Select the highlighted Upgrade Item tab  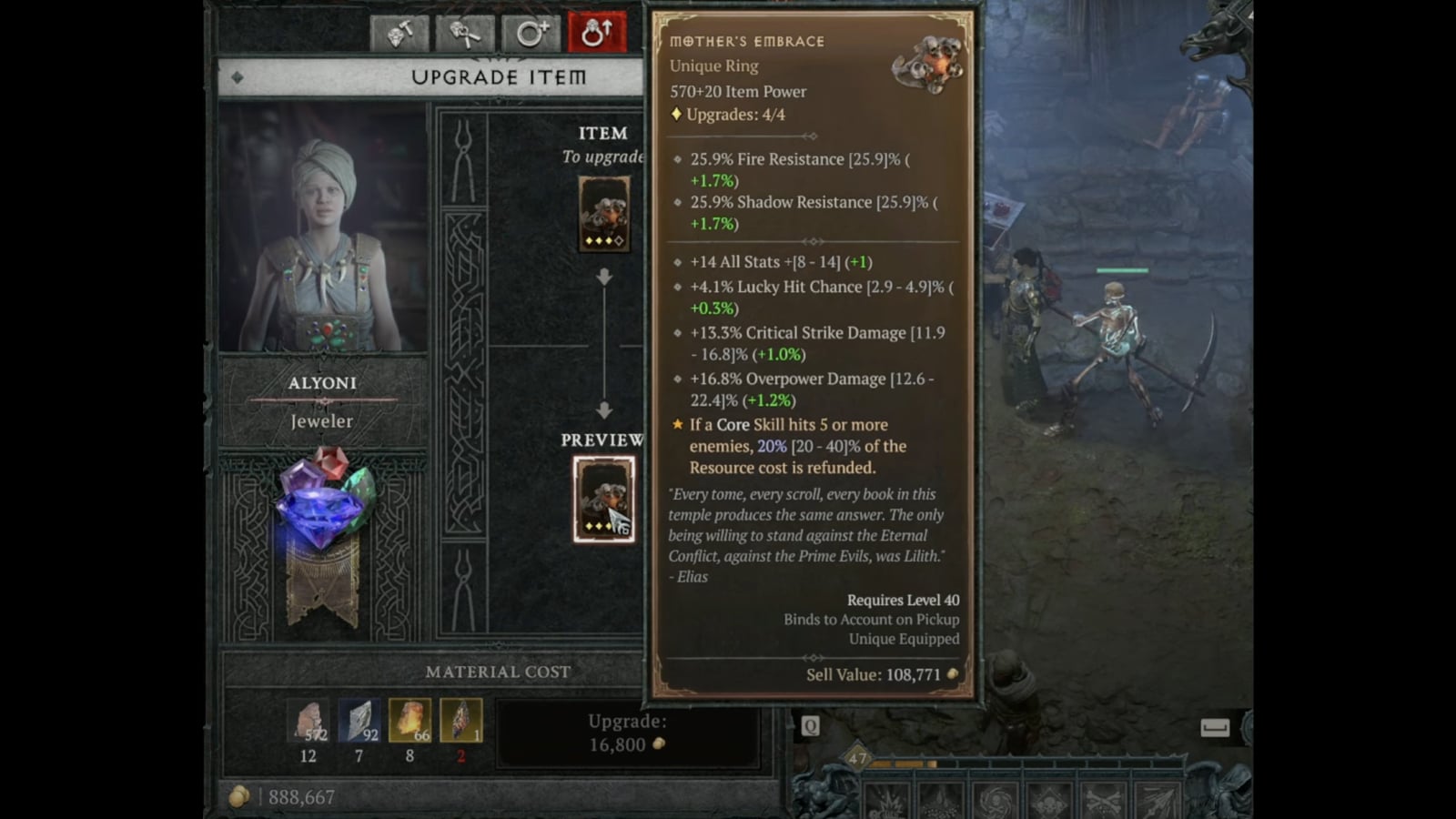click(596, 32)
